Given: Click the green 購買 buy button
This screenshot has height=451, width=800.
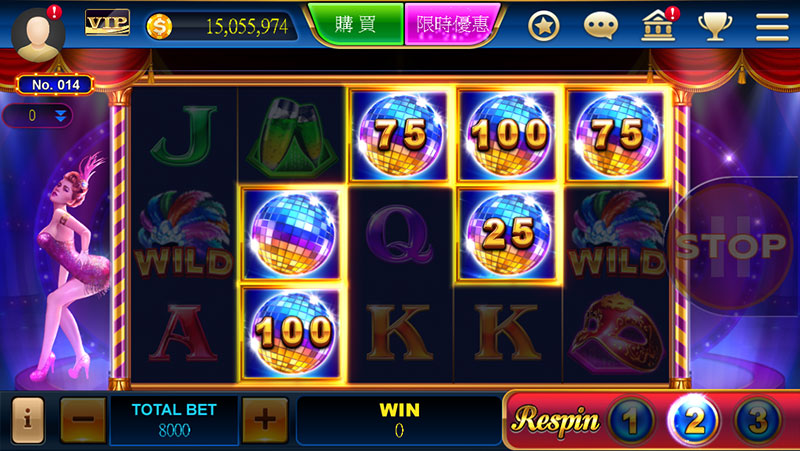Looking at the screenshot, I should pos(354,25).
